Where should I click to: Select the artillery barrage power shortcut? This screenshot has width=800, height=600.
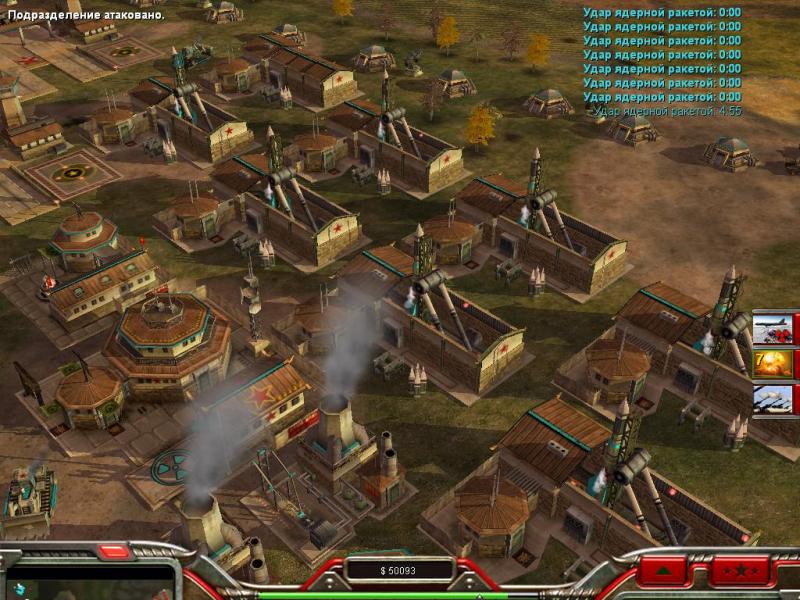click(x=772, y=399)
